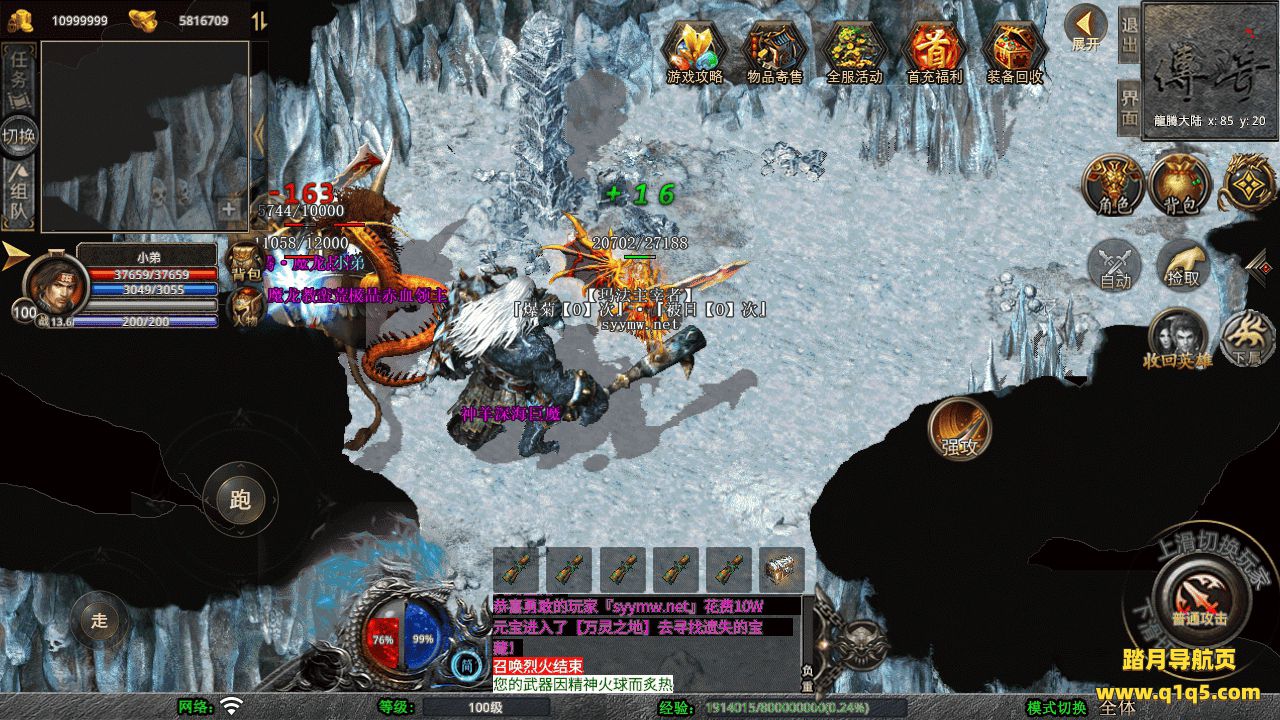Open the 任务 quest panel
The height and width of the screenshot is (720, 1280).
pos(20,75)
